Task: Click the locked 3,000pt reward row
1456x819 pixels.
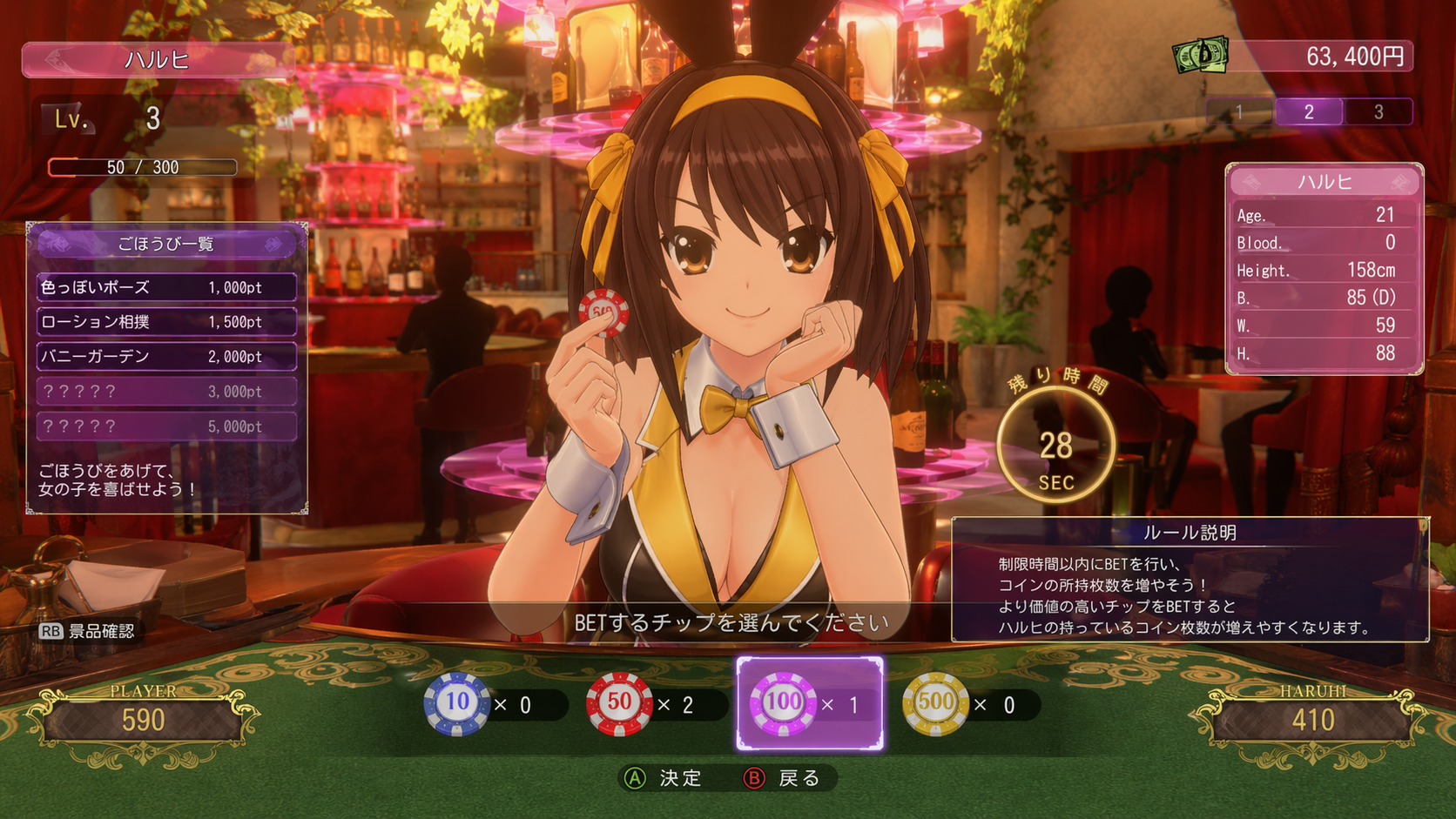Action: click(166, 392)
